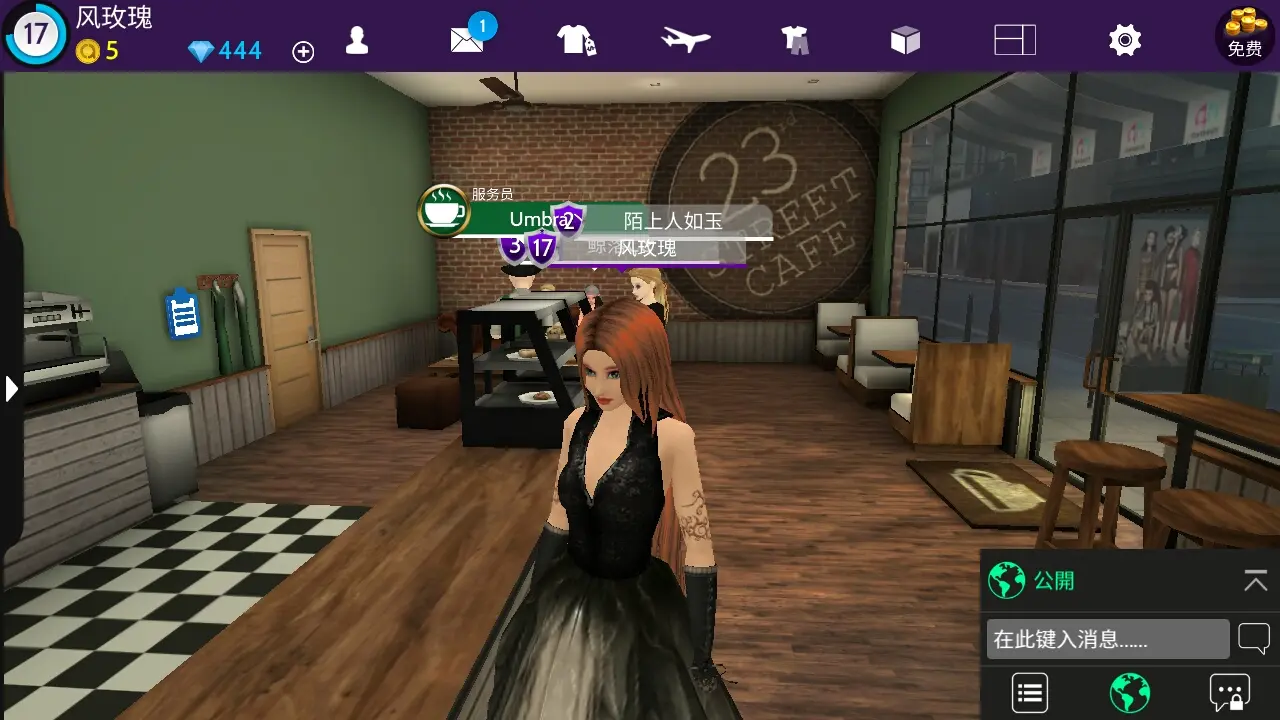The height and width of the screenshot is (720, 1280).
Task: Select the 陌上人如玉 player name tag
Action: pyautogui.click(x=672, y=220)
